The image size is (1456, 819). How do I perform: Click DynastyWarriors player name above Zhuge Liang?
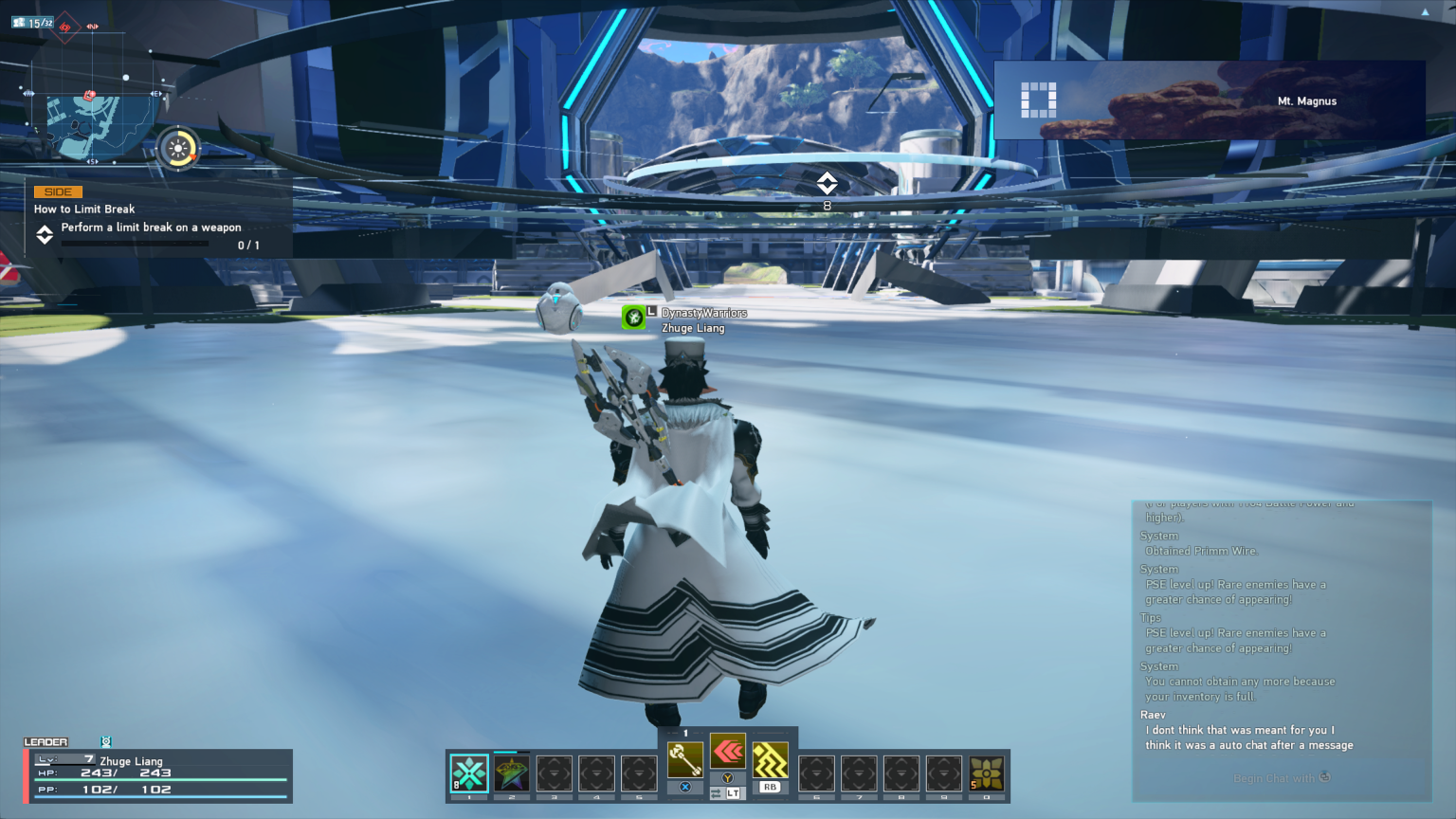coord(705,312)
